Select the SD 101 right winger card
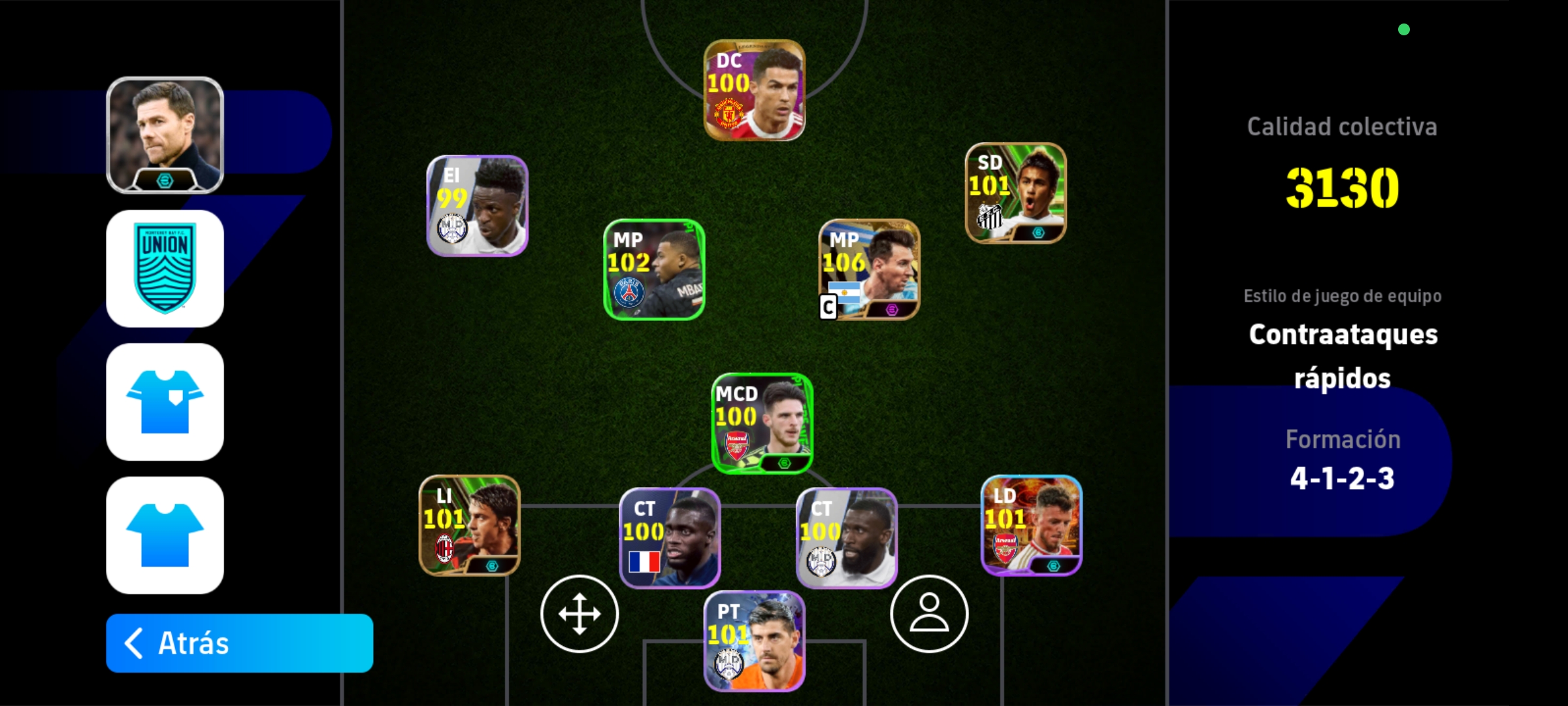1568x706 pixels. tap(1015, 193)
